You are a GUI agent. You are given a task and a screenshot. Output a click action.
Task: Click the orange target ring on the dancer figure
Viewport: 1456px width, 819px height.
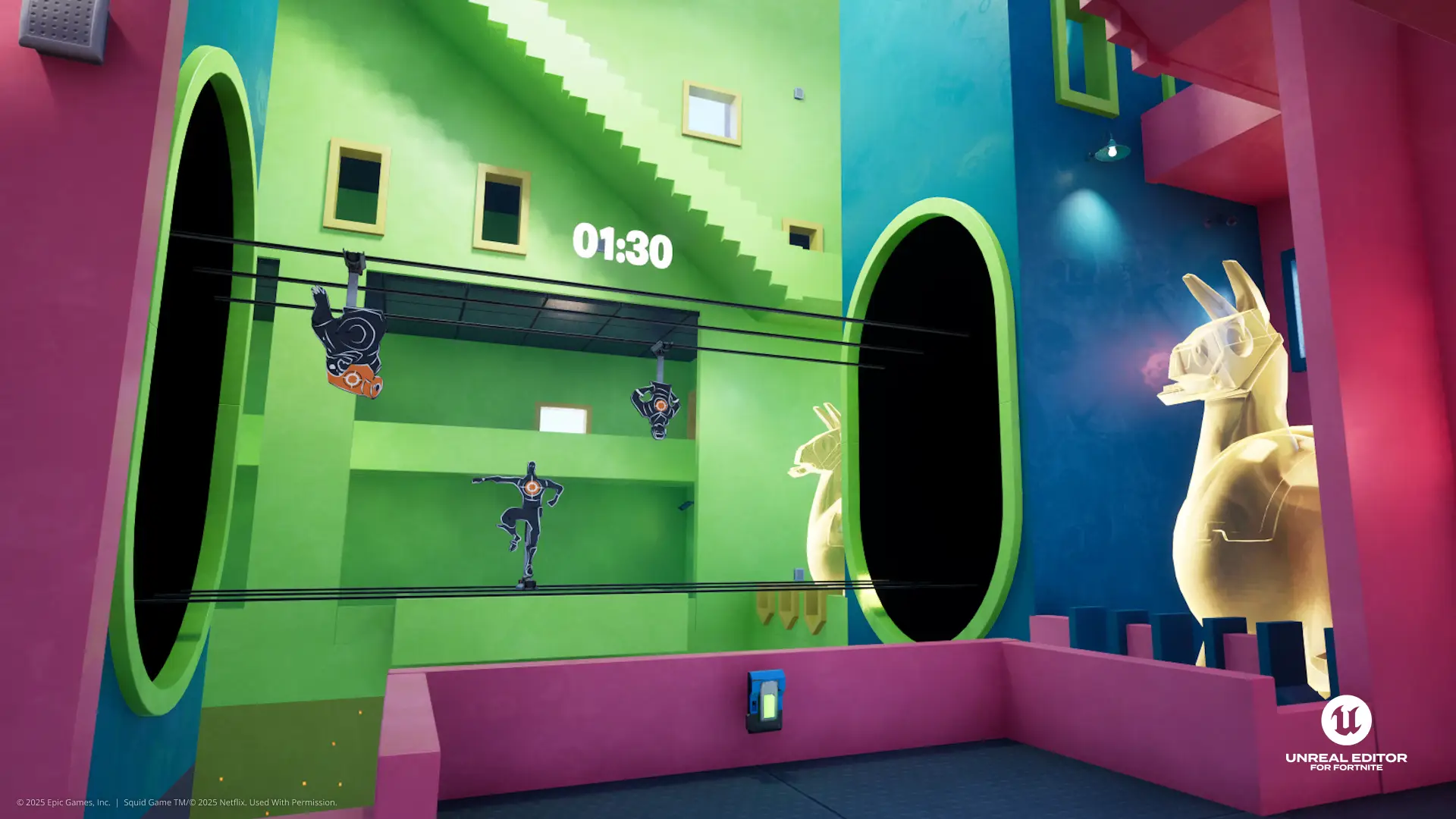pos(532,488)
